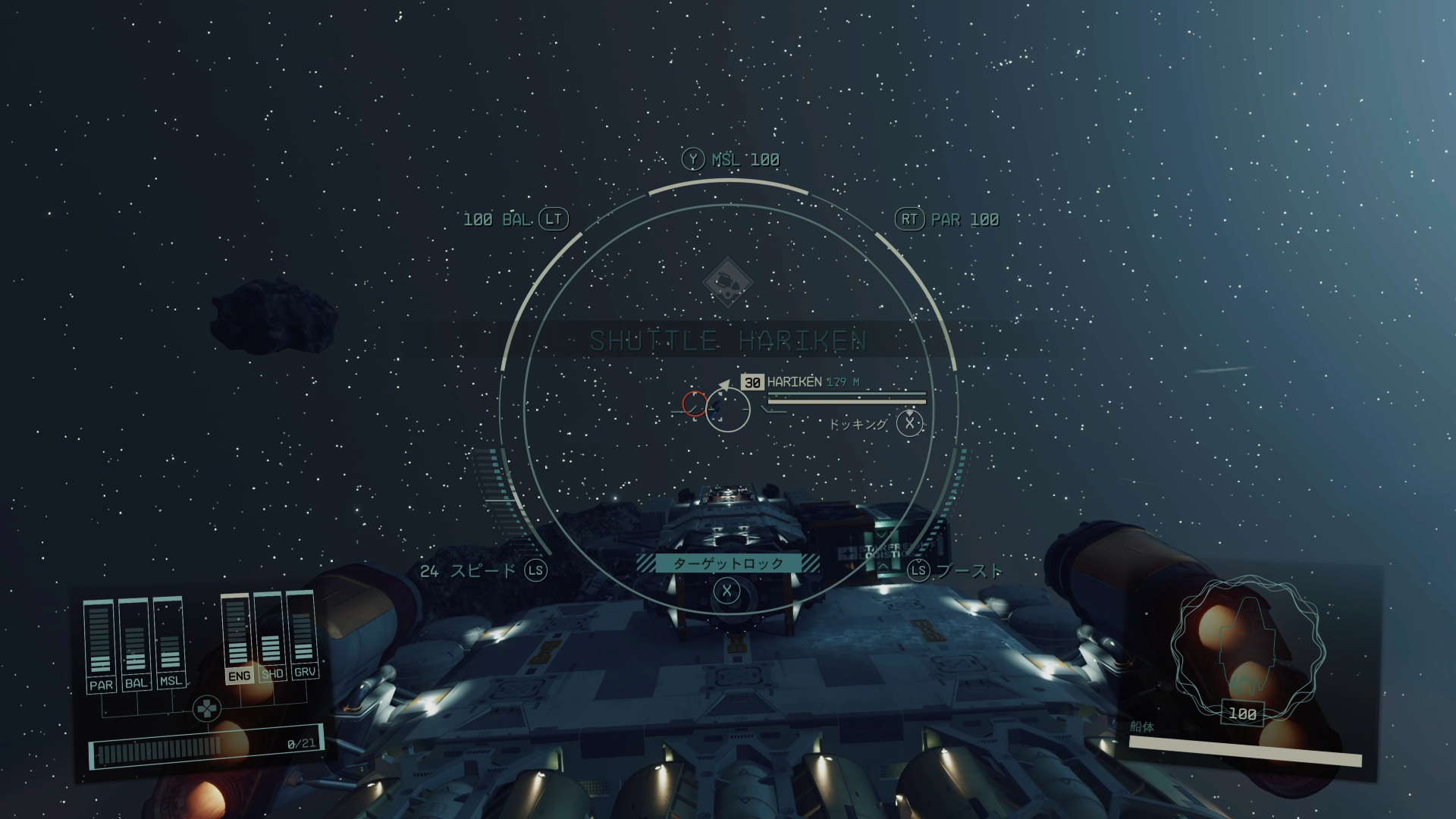1456x819 pixels.
Task: Select the BAL power allocation column
Action: (135, 644)
